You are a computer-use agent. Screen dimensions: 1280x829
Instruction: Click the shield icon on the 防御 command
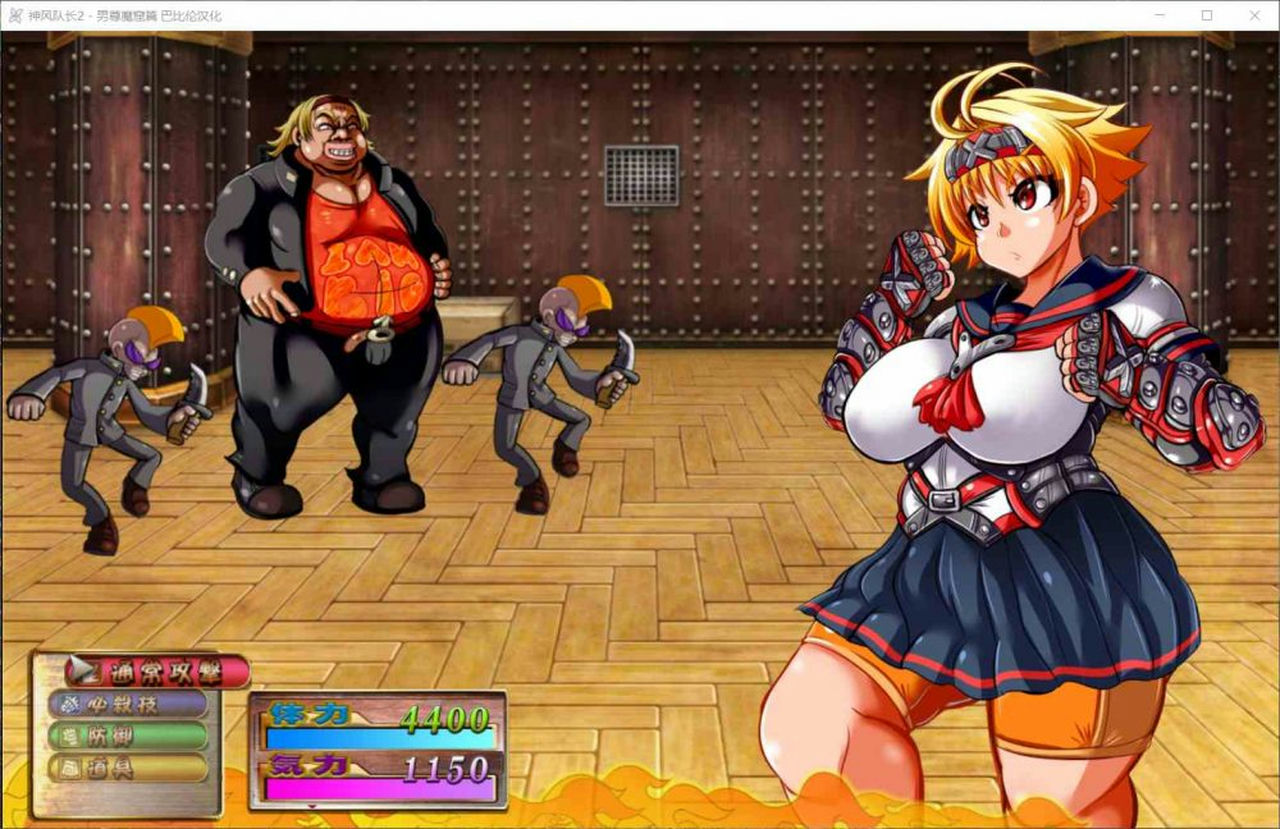point(70,735)
